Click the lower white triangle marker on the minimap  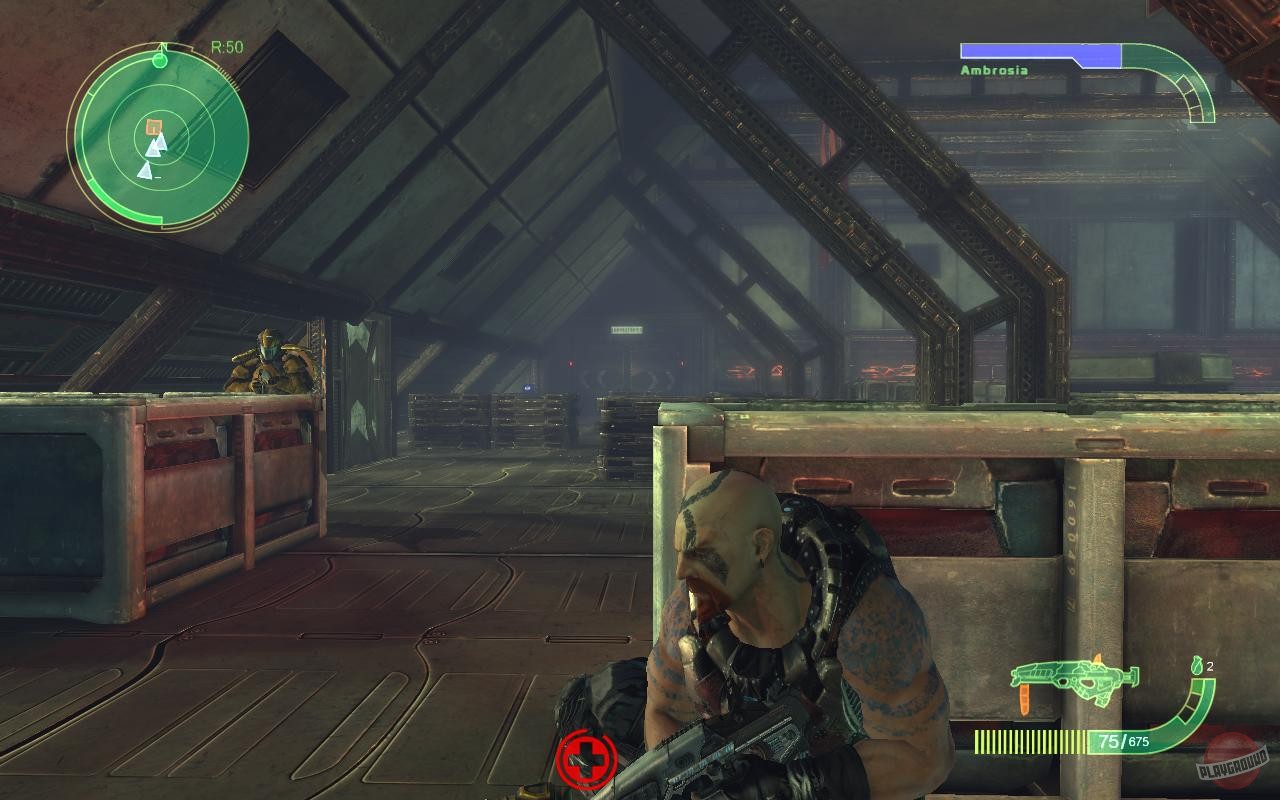click(x=147, y=171)
